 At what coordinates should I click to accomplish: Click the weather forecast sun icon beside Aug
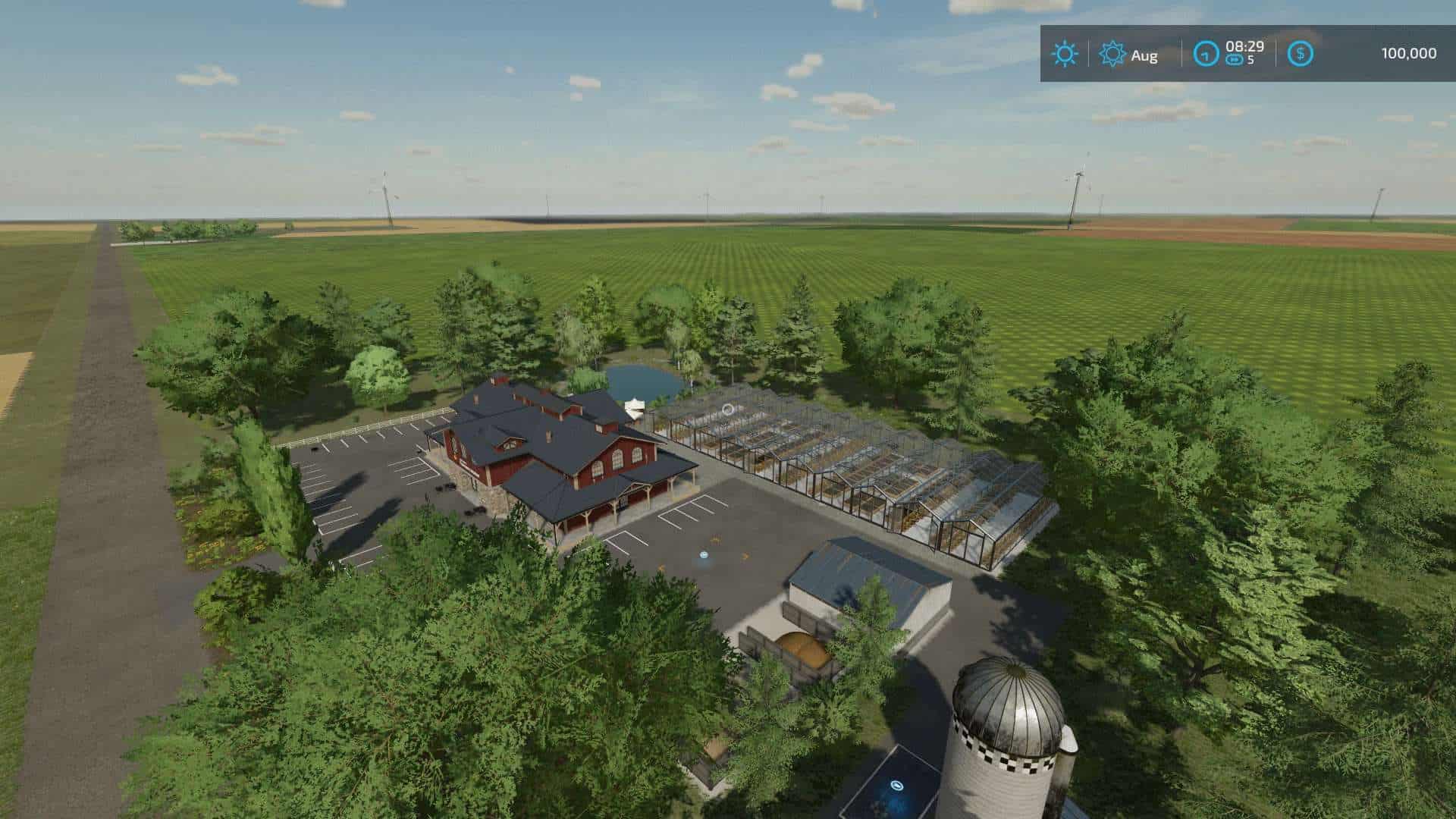point(1112,53)
